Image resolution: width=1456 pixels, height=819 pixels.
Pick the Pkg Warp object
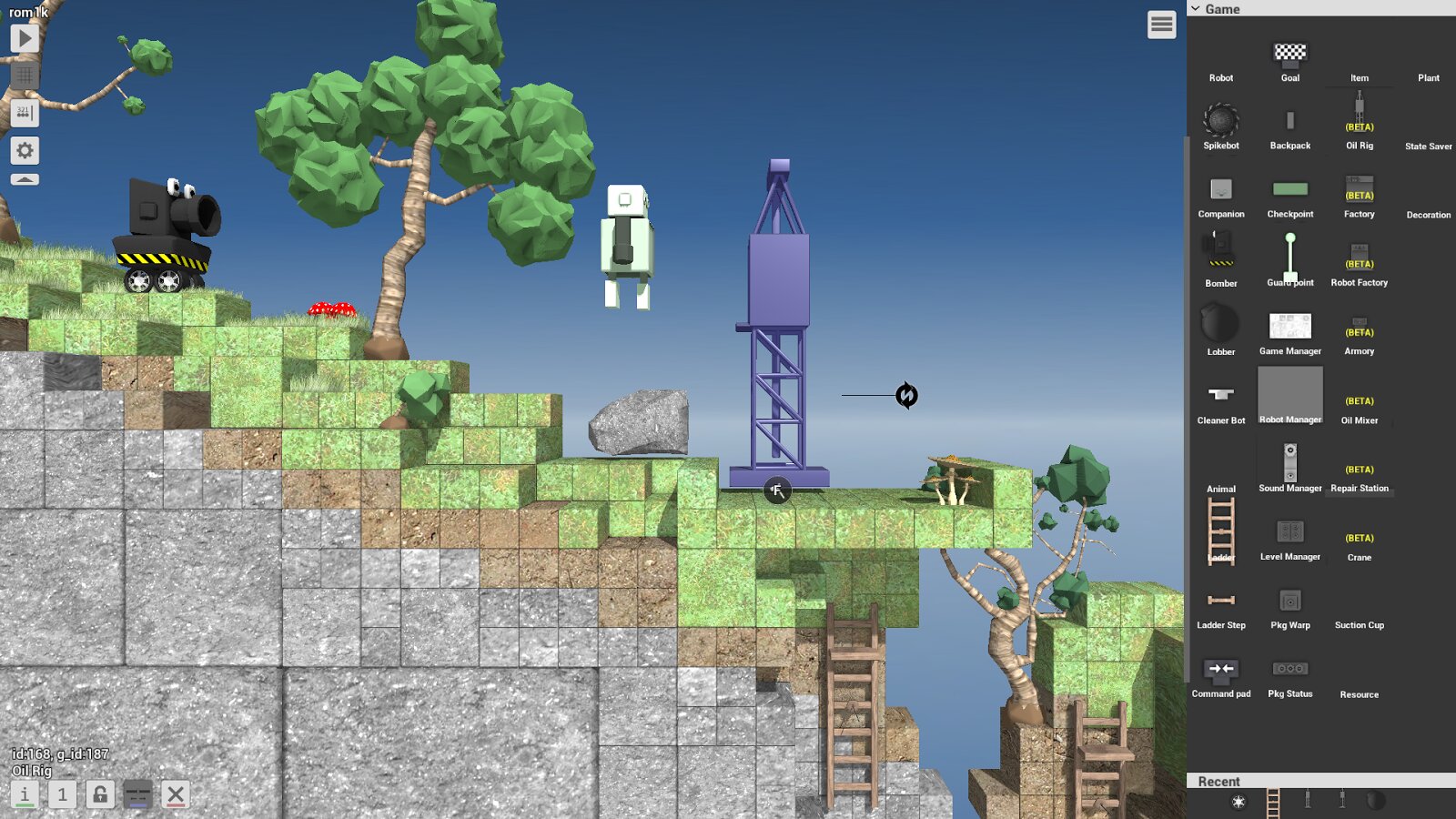point(1289,603)
